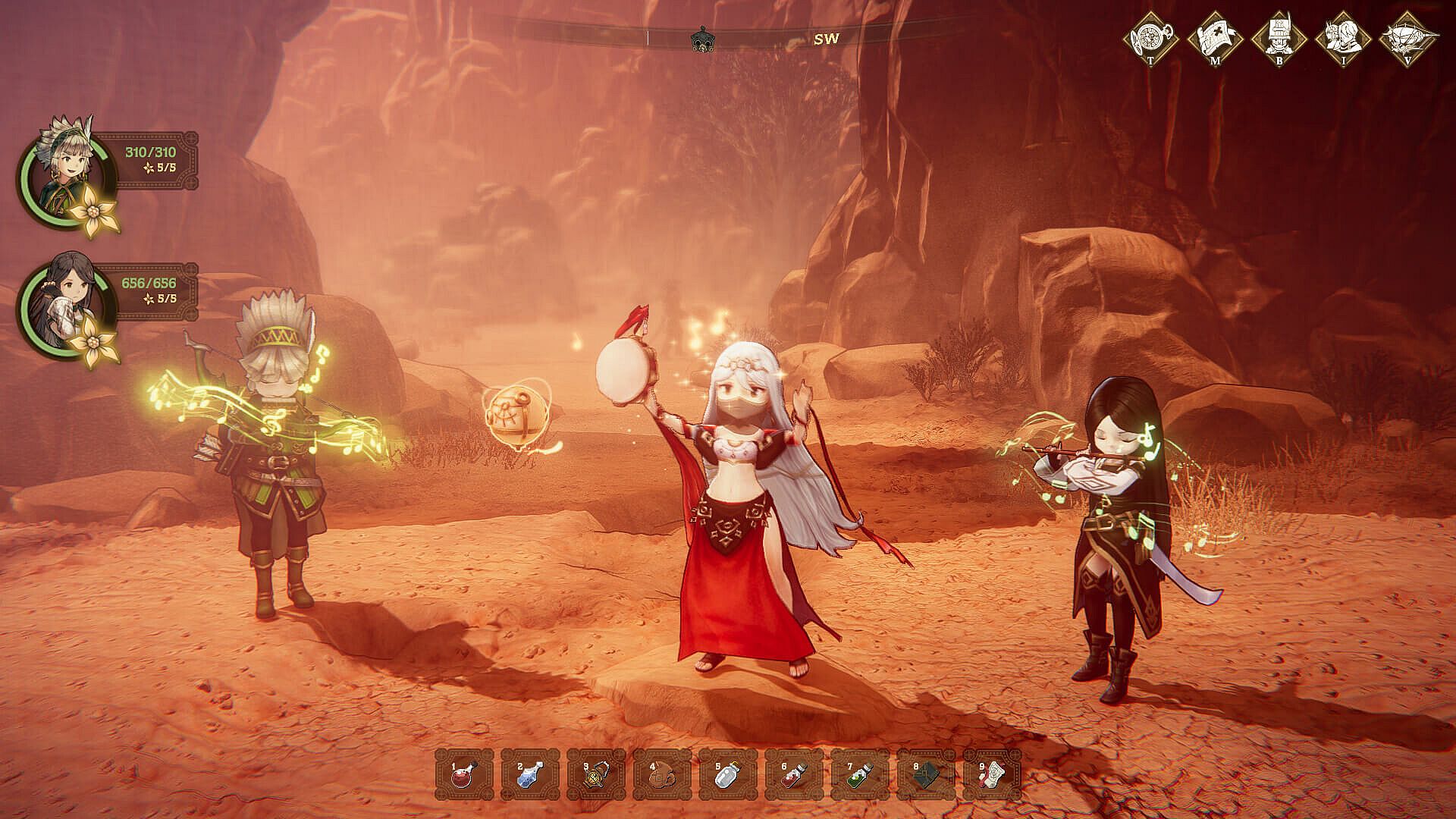
Task: Open the map with the scroll icon
Action: (x=1215, y=36)
